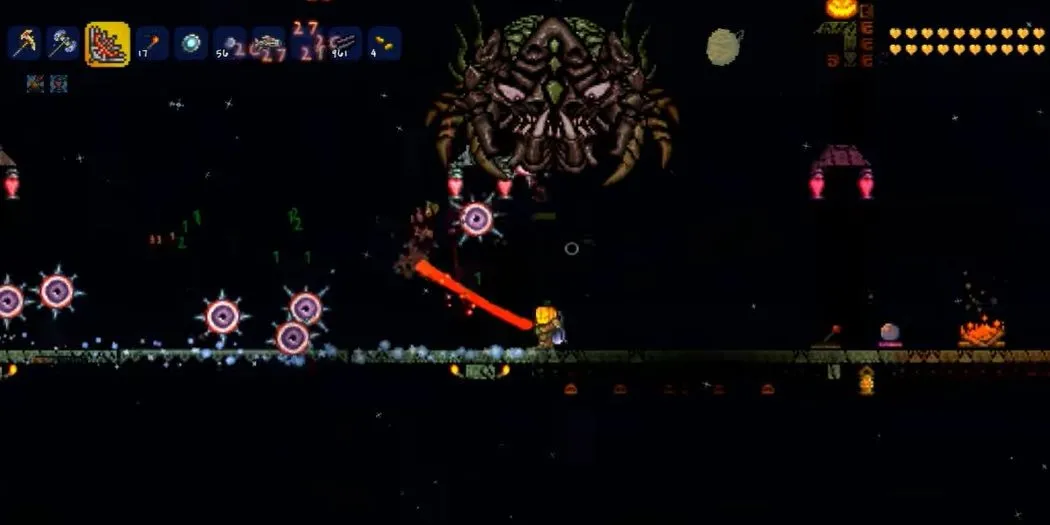
Task: Select the round magic mirror slot
Action: click(x=191, y=43)
